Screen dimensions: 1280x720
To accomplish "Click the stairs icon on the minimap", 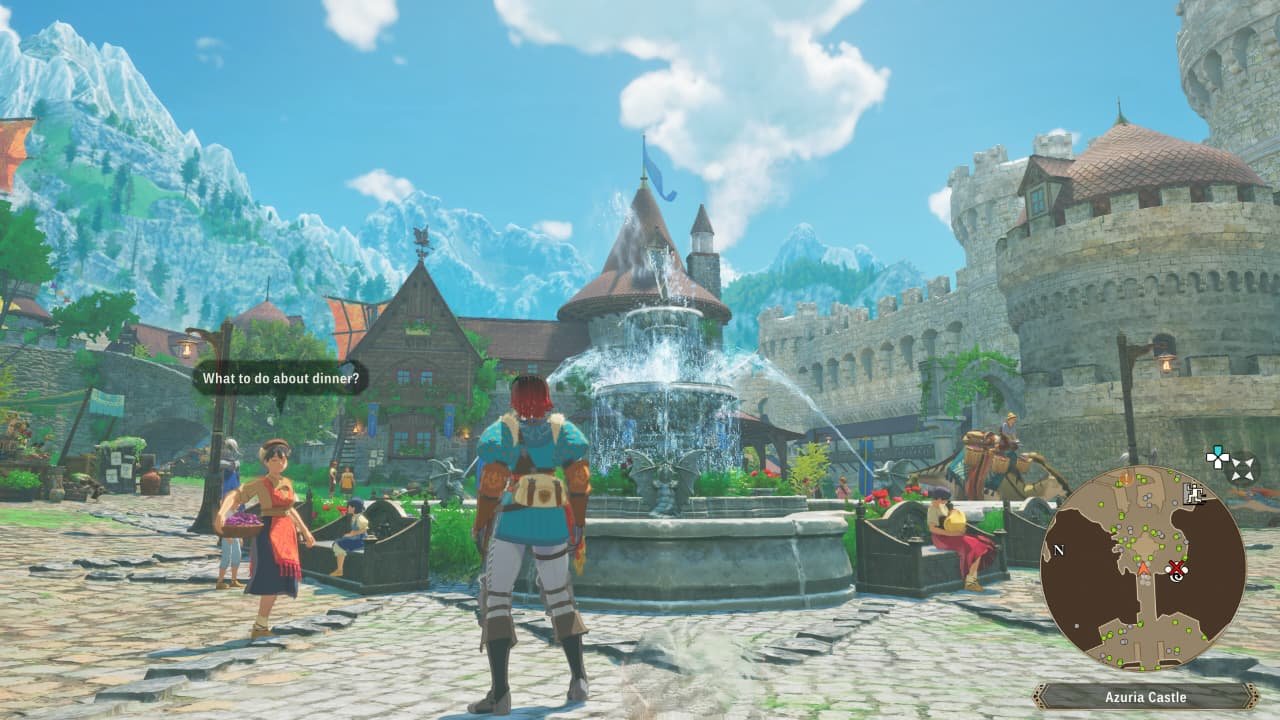I will 1193,492.
